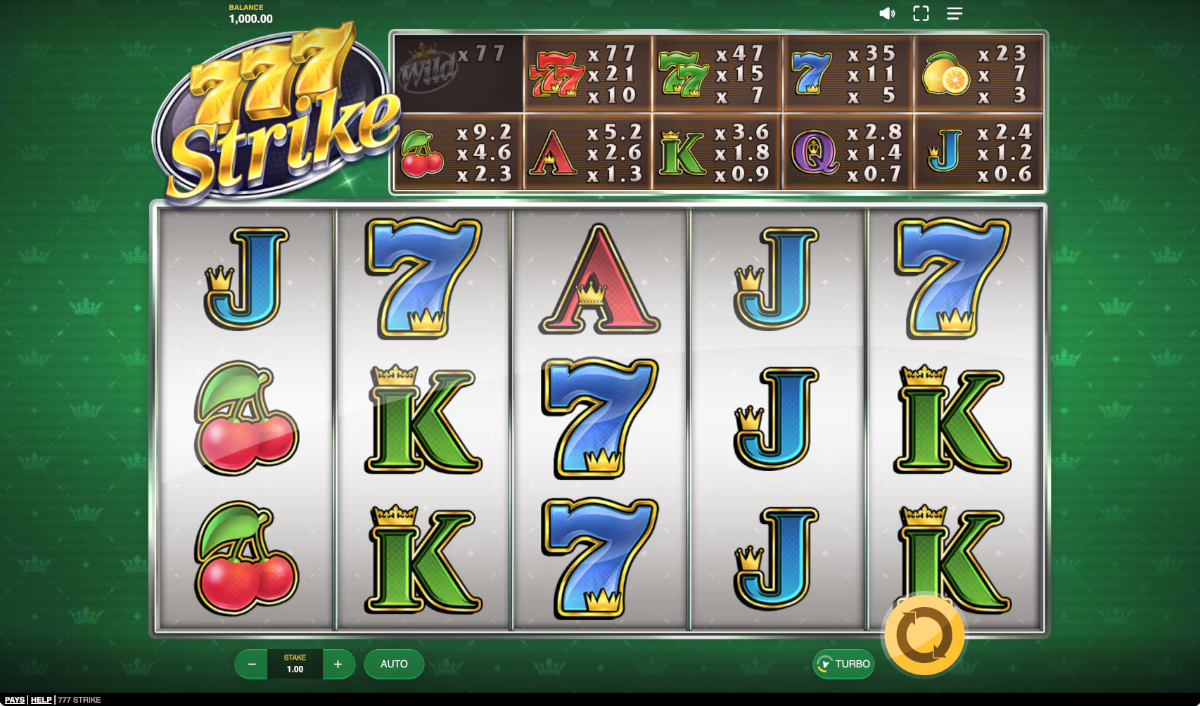Mute the game sound
The width and height of the screenshot is (1200, 706).
[887, 14]
